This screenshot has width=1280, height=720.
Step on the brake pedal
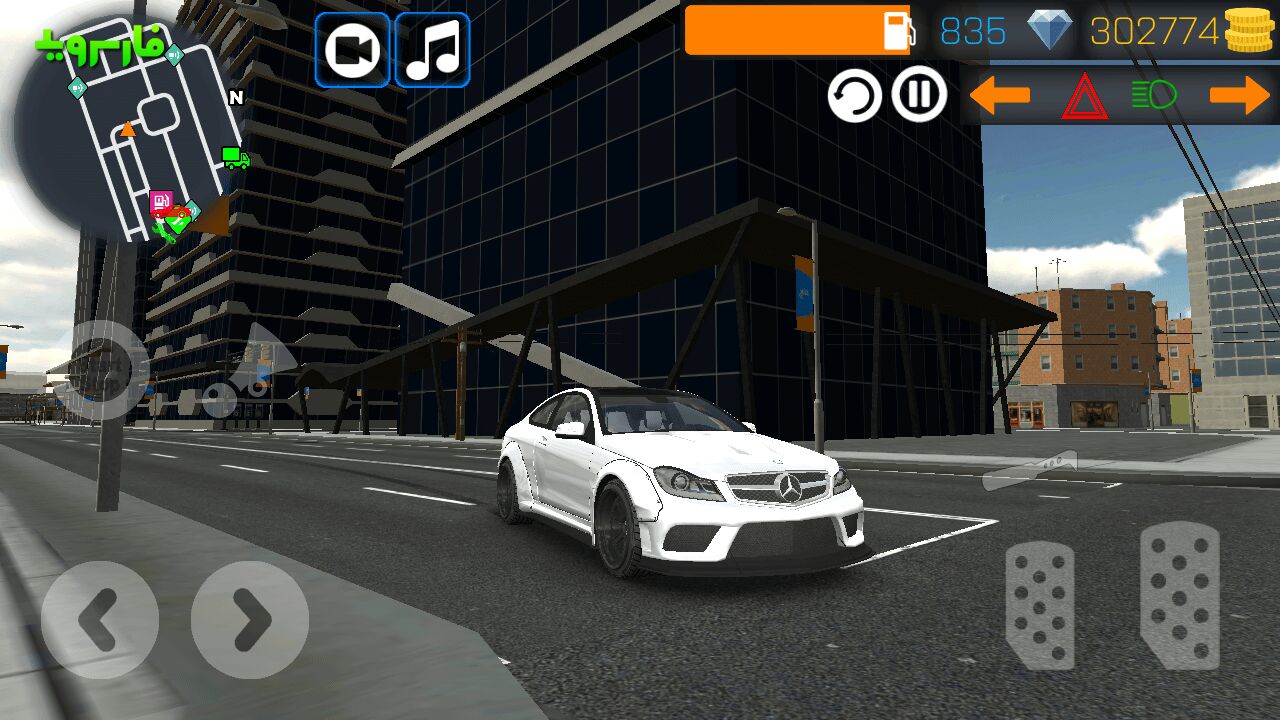[x=1040, y=605]
